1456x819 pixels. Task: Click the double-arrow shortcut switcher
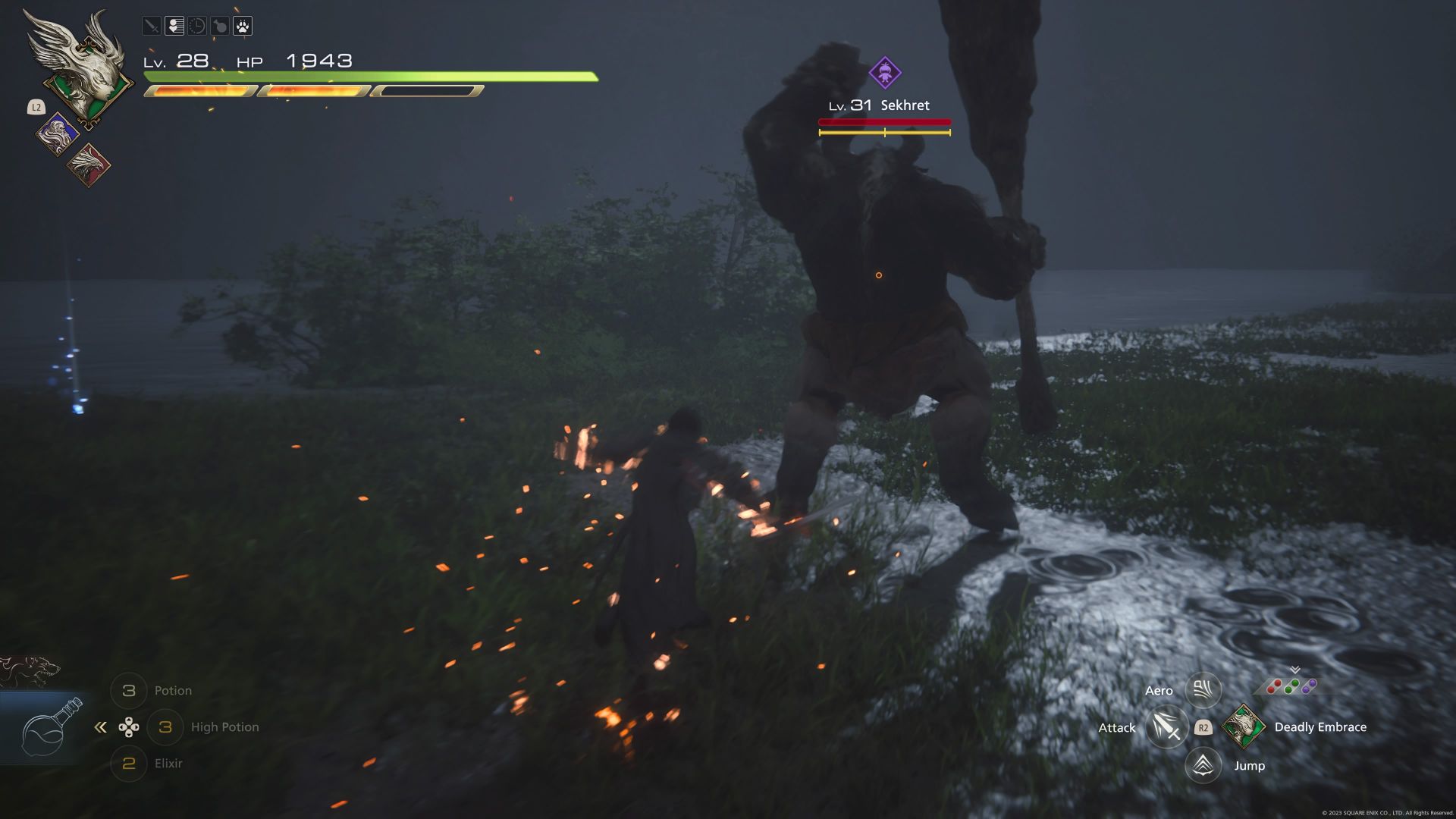[100, 727]
